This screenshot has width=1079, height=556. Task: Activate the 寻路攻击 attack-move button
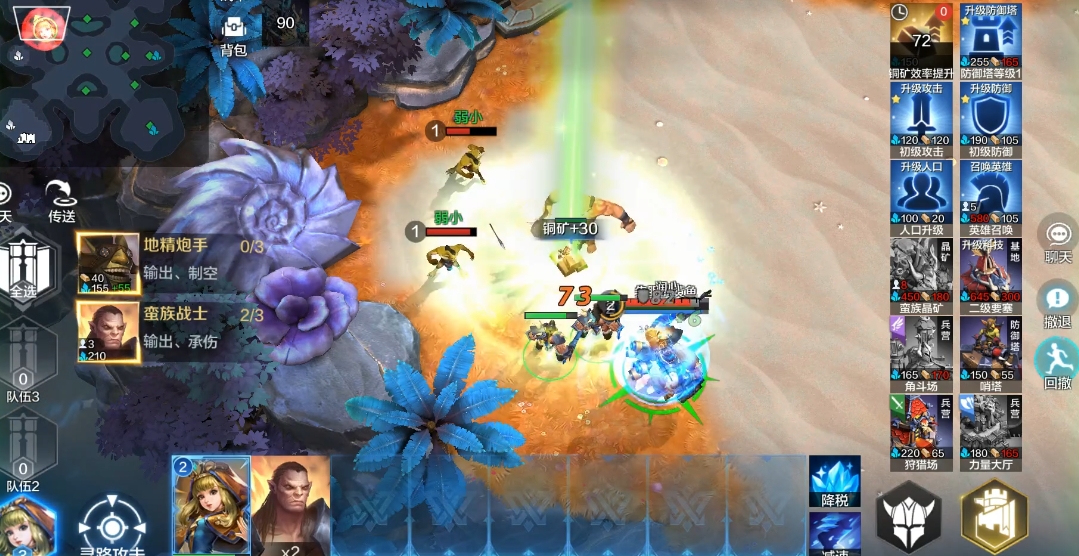[x=111, y=525]
